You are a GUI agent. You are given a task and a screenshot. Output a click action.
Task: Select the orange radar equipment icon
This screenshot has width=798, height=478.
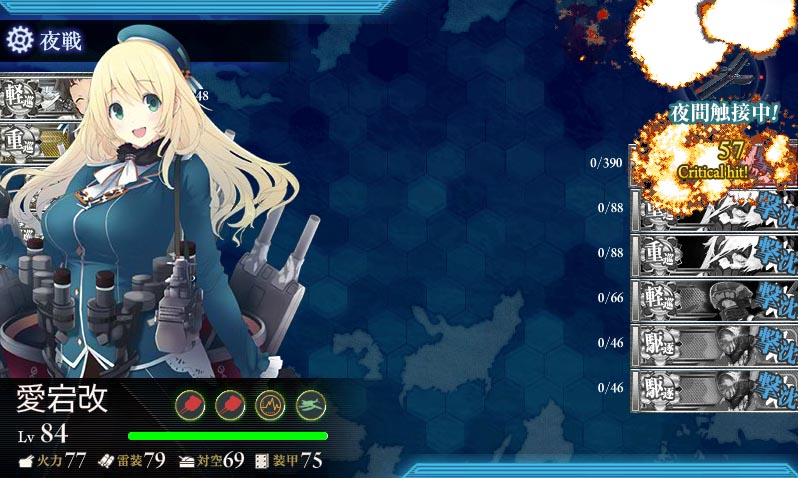tap(271, 404)
